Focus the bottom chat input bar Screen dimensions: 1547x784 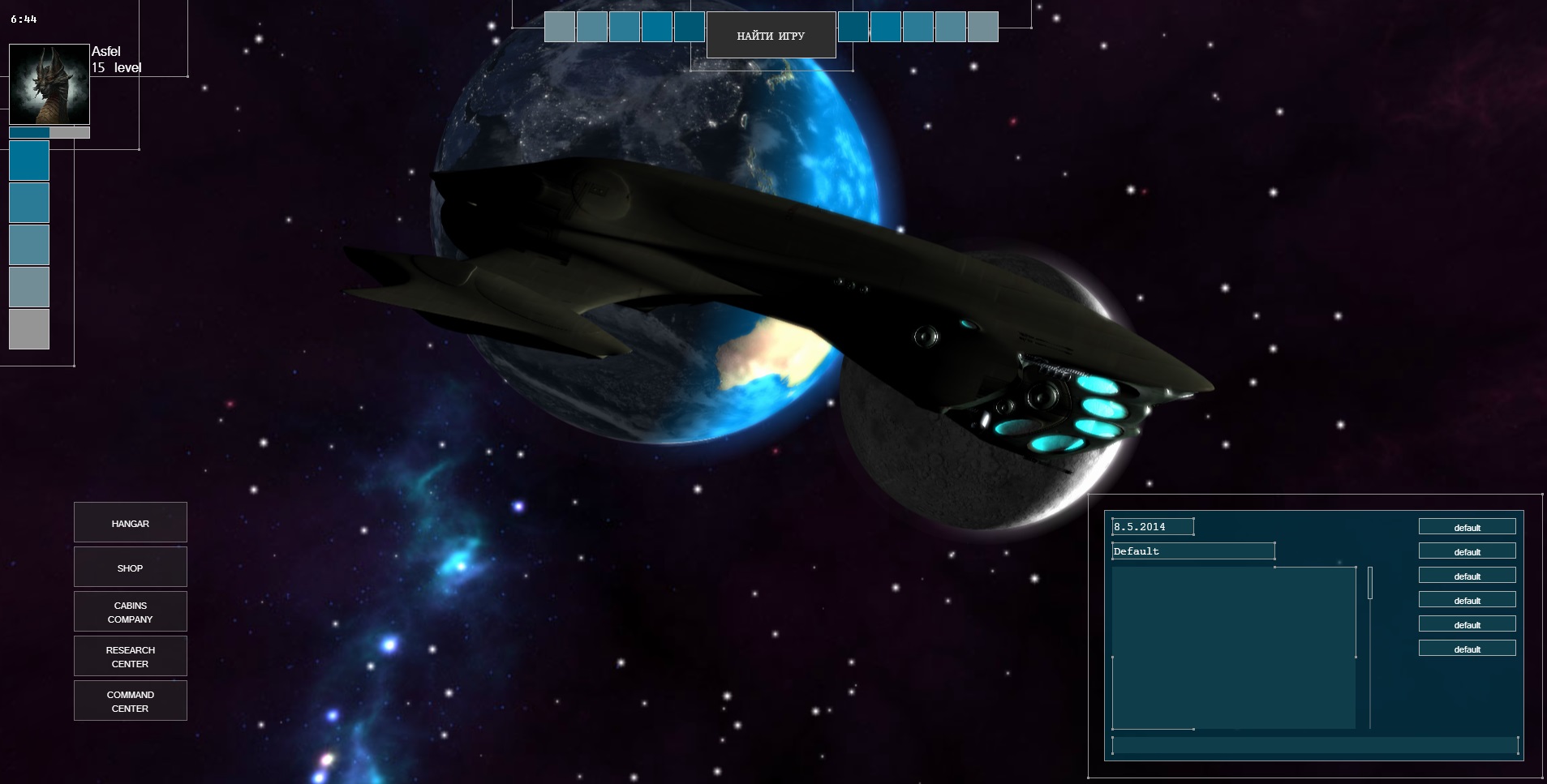click(1314, 745)
